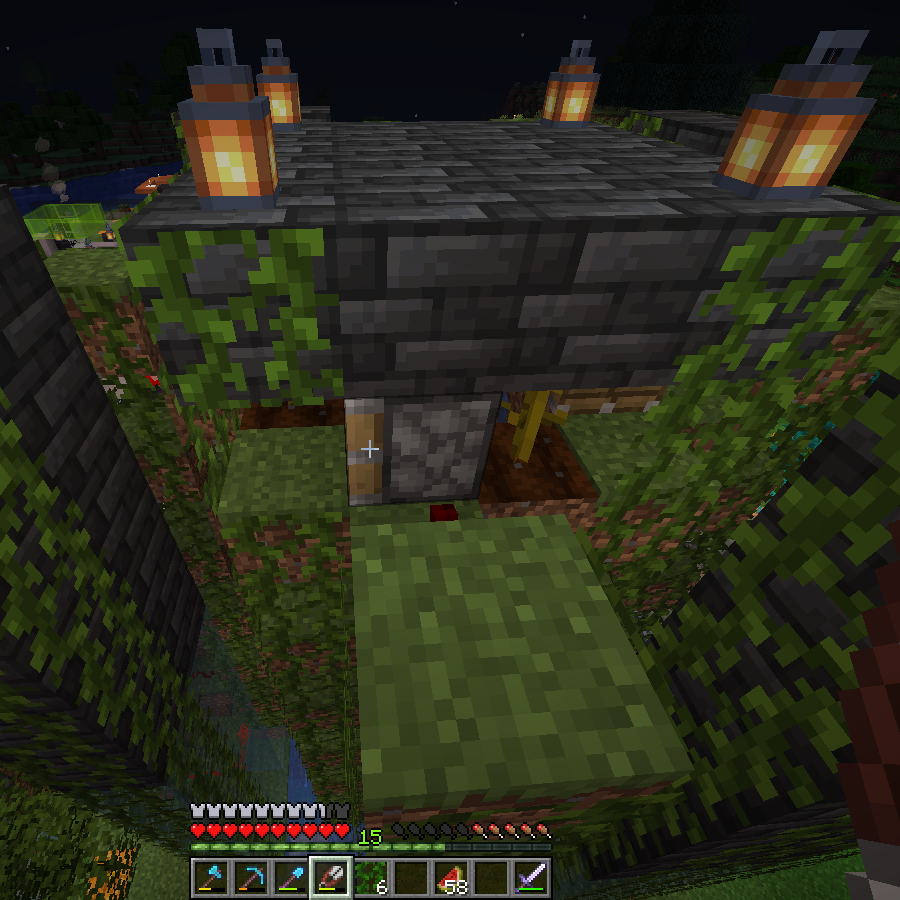Equip the enchanted sword hotbar slot
Image resolution: width=900 pixels, height=900 pixels.
530,878
